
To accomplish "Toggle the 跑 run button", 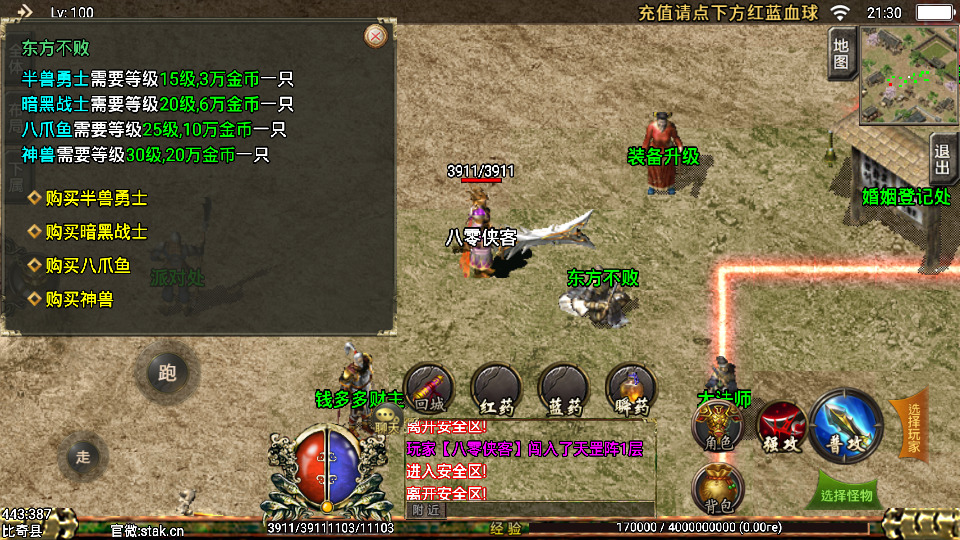I will click(x=167, y=373).
